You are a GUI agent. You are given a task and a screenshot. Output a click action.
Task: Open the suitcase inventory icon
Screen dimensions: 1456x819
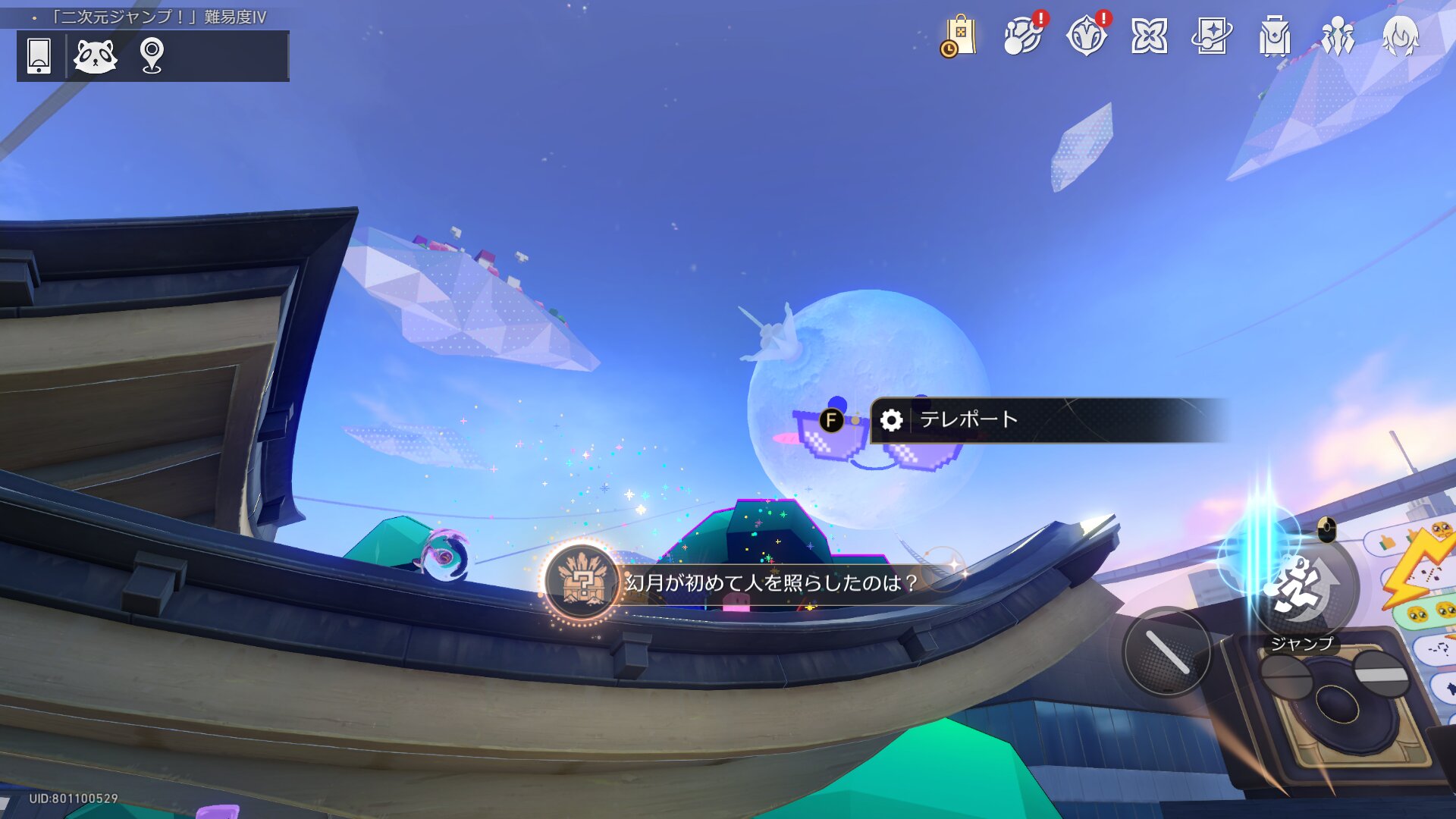[x=1275, y=36]
